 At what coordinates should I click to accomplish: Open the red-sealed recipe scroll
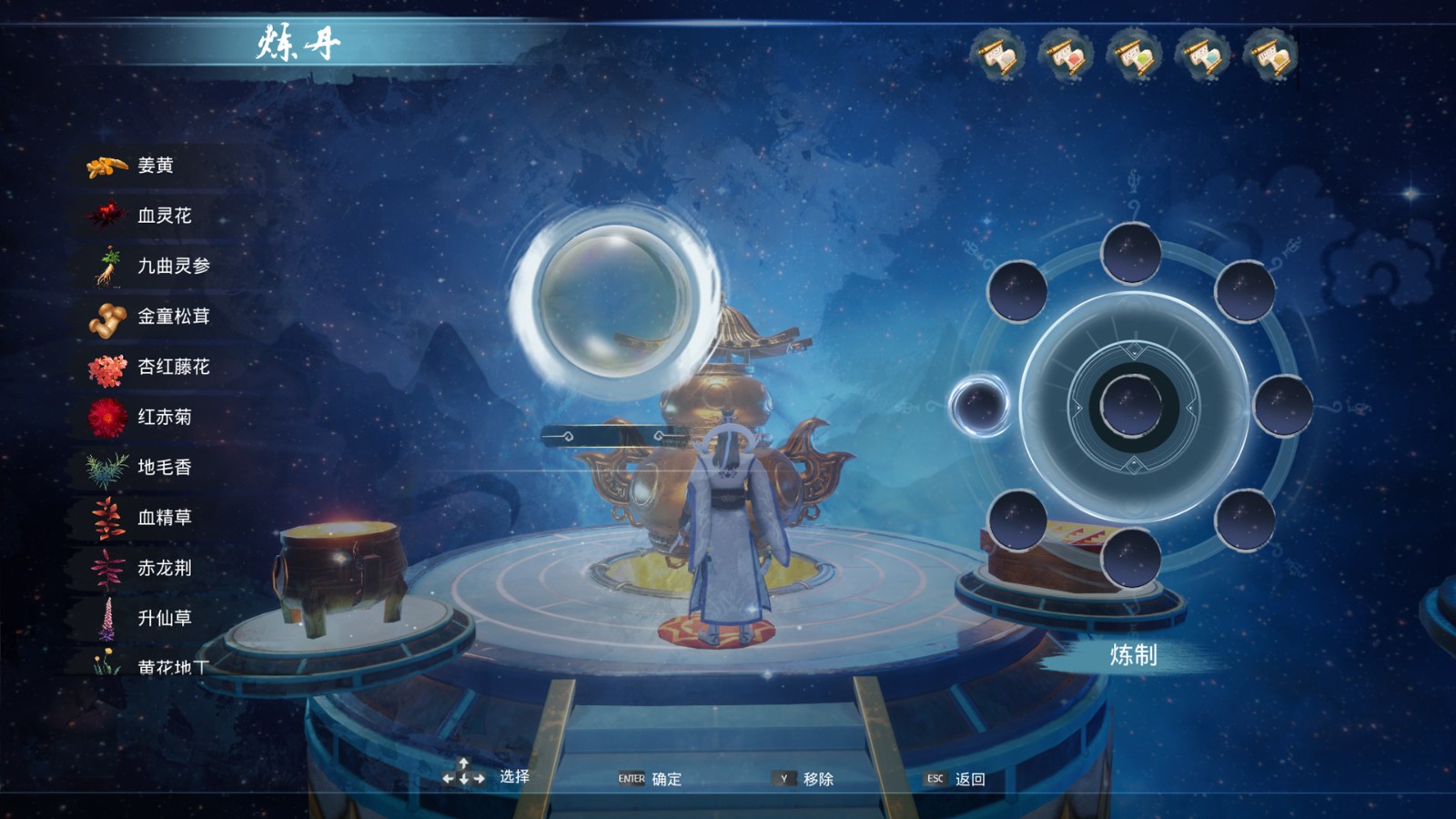coord(1067,56)
